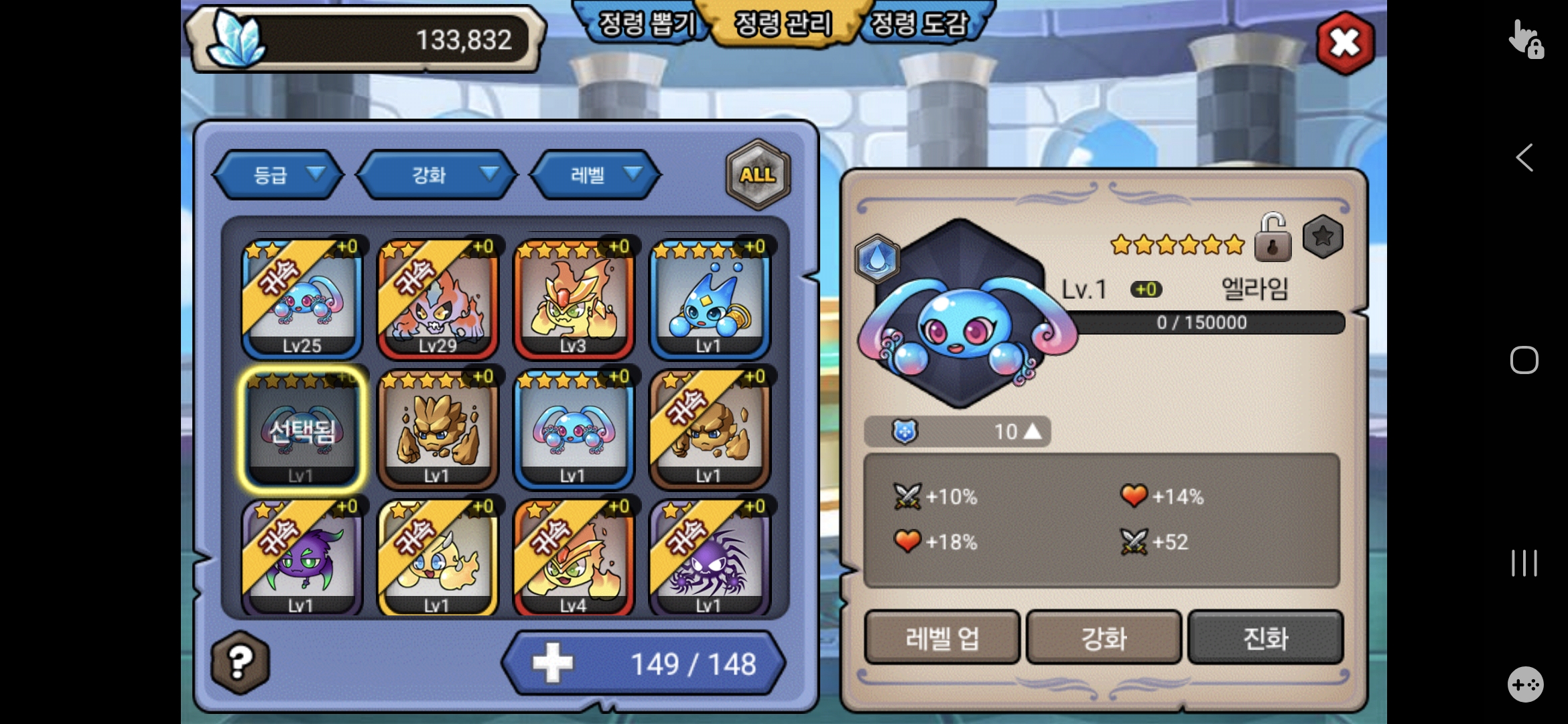Open the 정령 도감 tab
This screenshot has height=724, width=1568.
[x=919, y=25]
